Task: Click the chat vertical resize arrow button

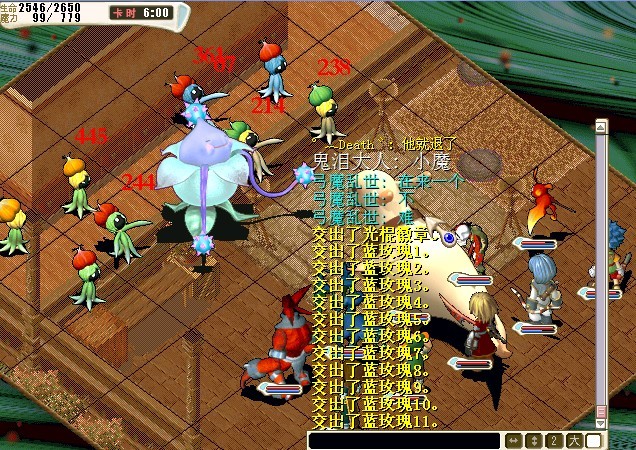Action: (534, 441)
